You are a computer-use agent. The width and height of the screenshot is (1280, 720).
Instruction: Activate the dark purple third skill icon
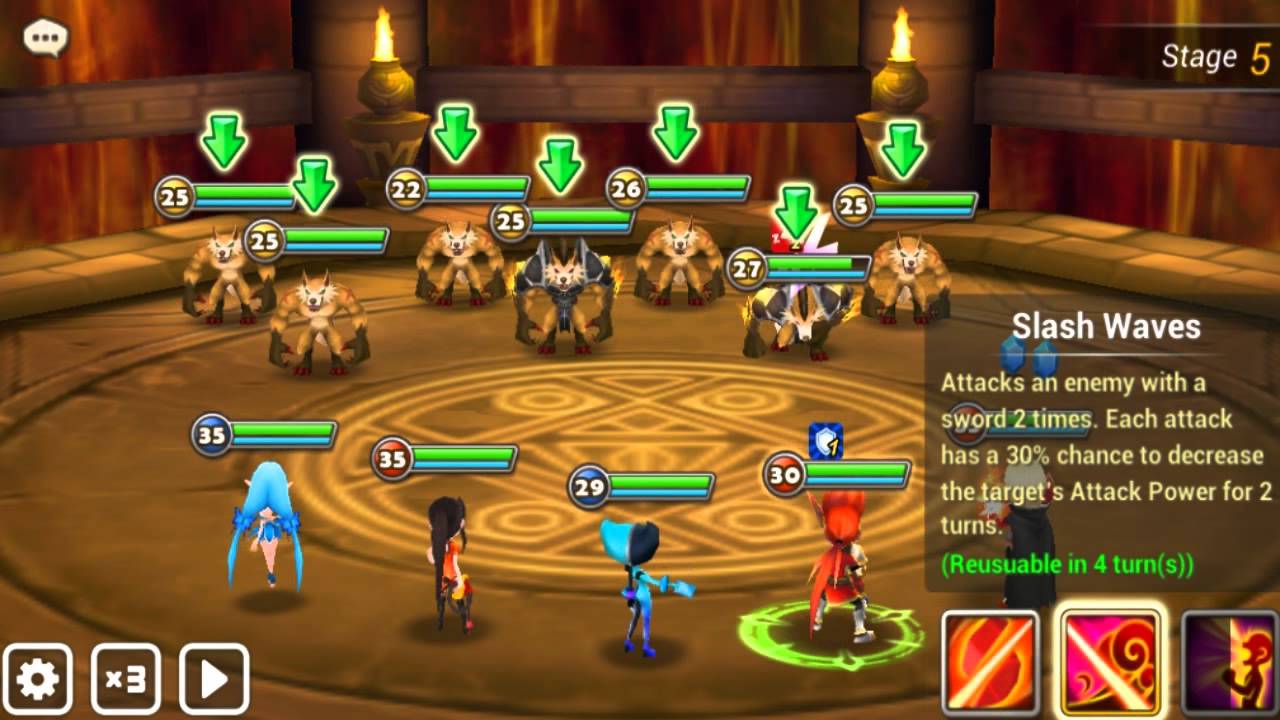[1232, 663]
